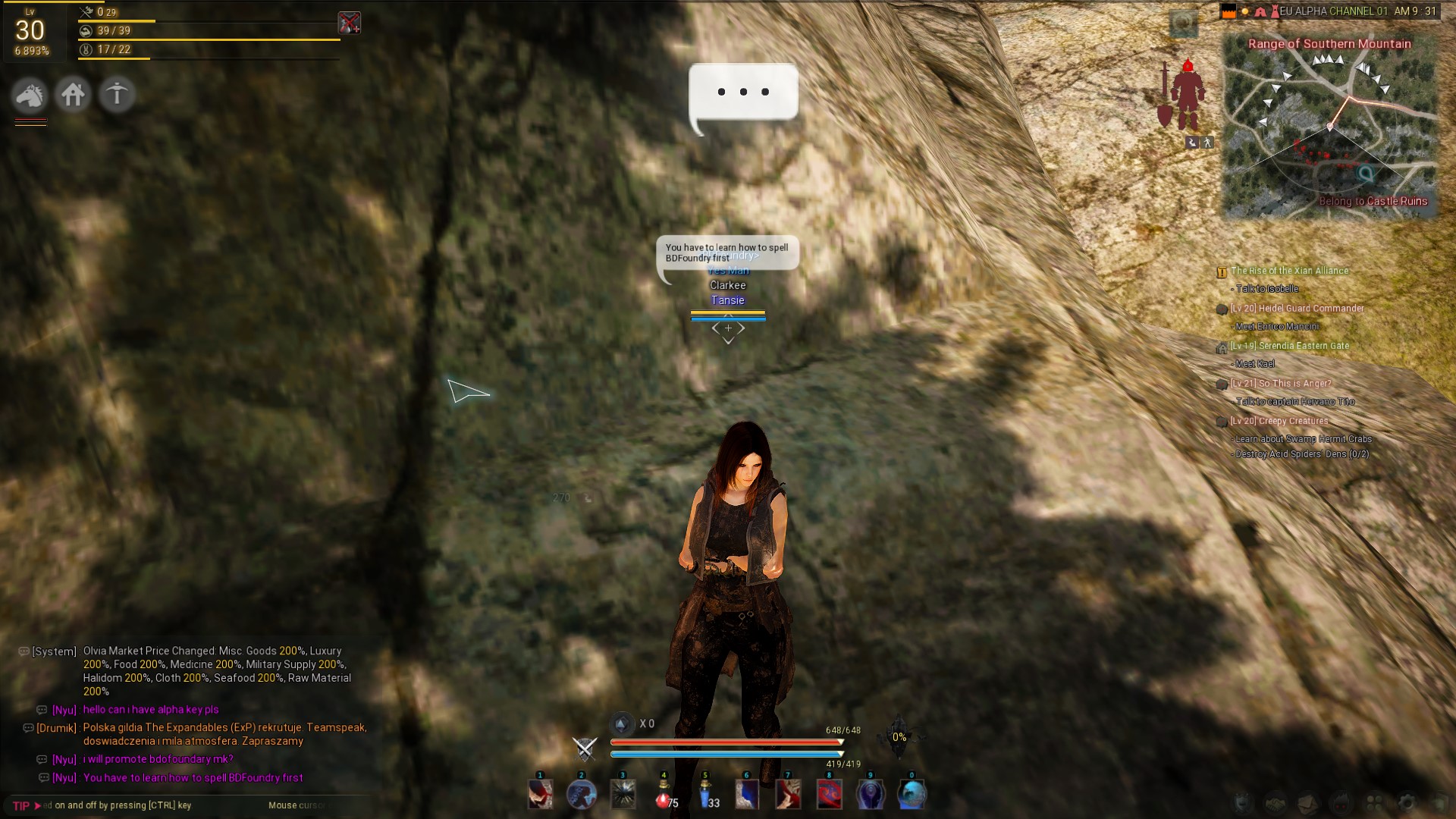Select the red health potion slot
This screenshot has height=819, width=1456.
tap(664, 795)
